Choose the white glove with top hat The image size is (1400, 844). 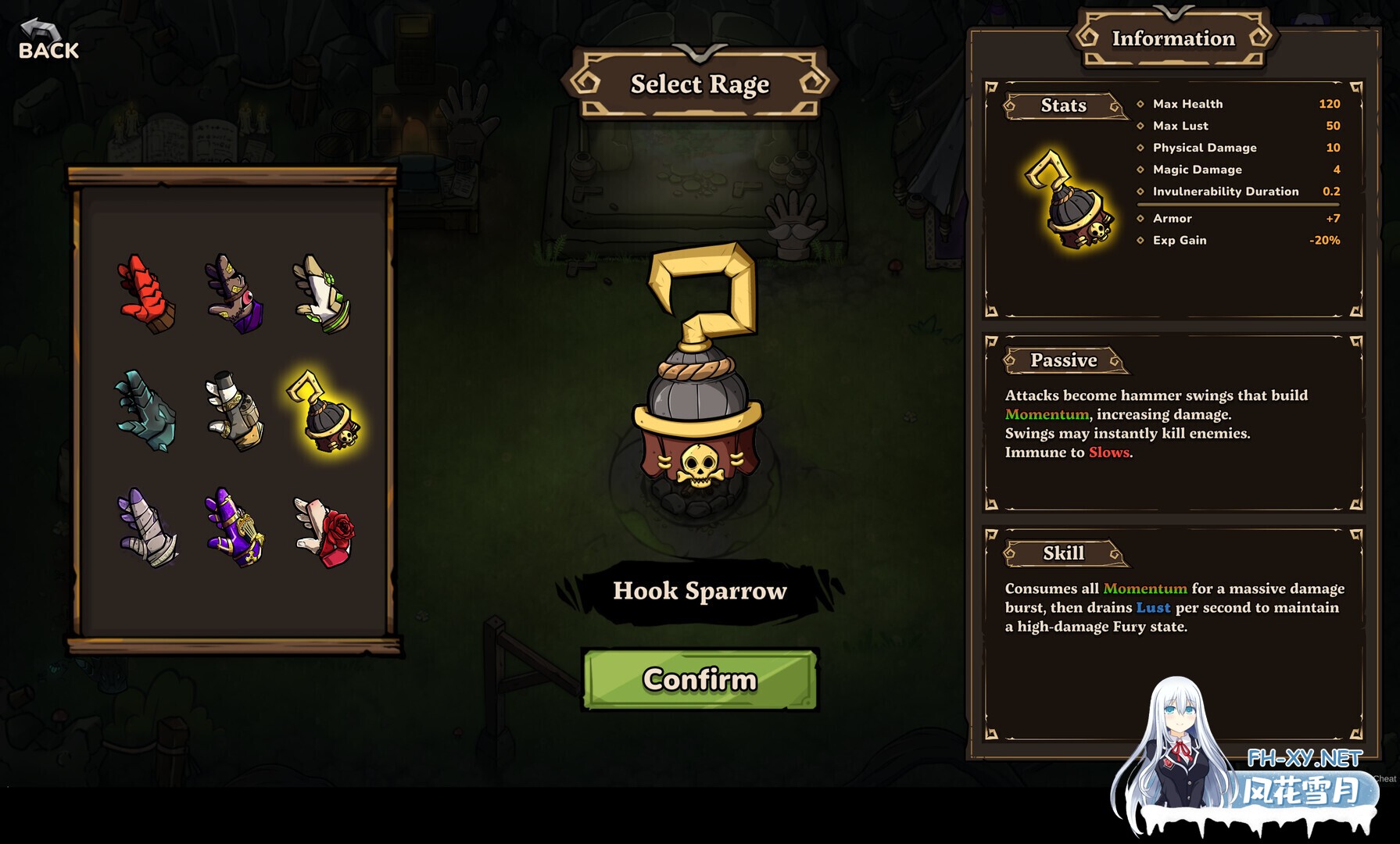click(x=235, y=410)
